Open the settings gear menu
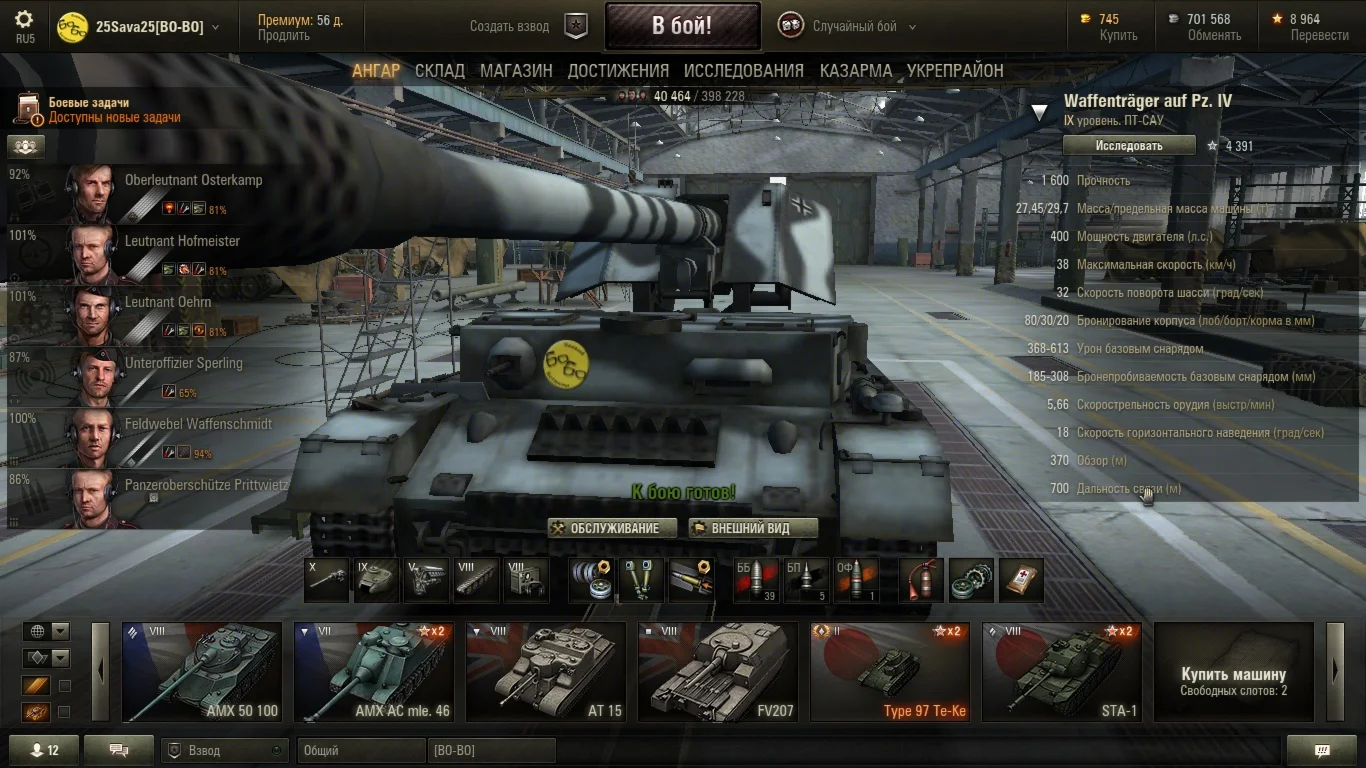 [x=24, y=20]
